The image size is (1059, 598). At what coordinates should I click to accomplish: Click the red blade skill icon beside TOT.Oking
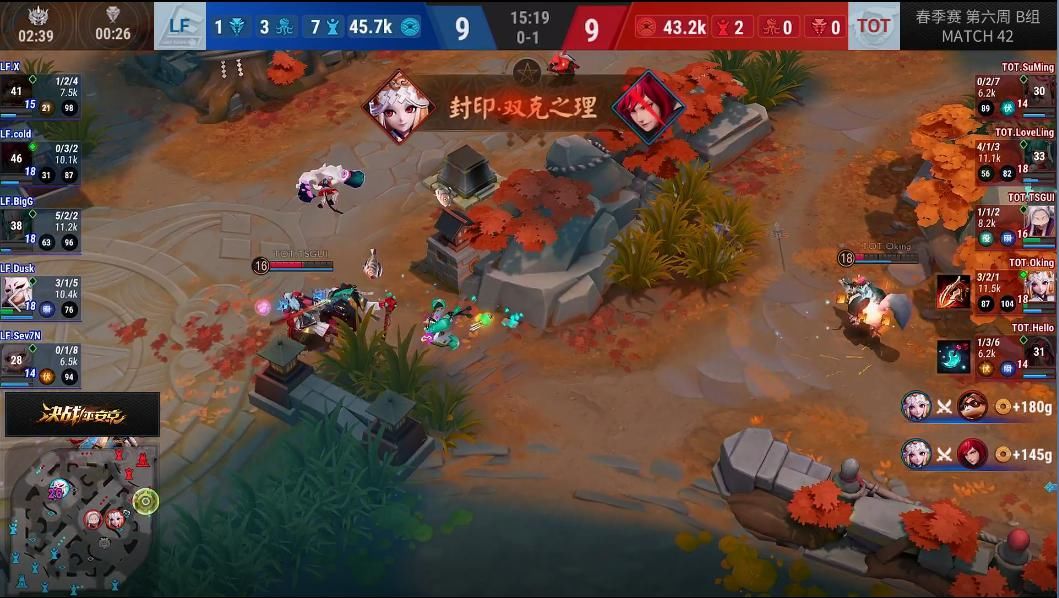click(954, 292)
